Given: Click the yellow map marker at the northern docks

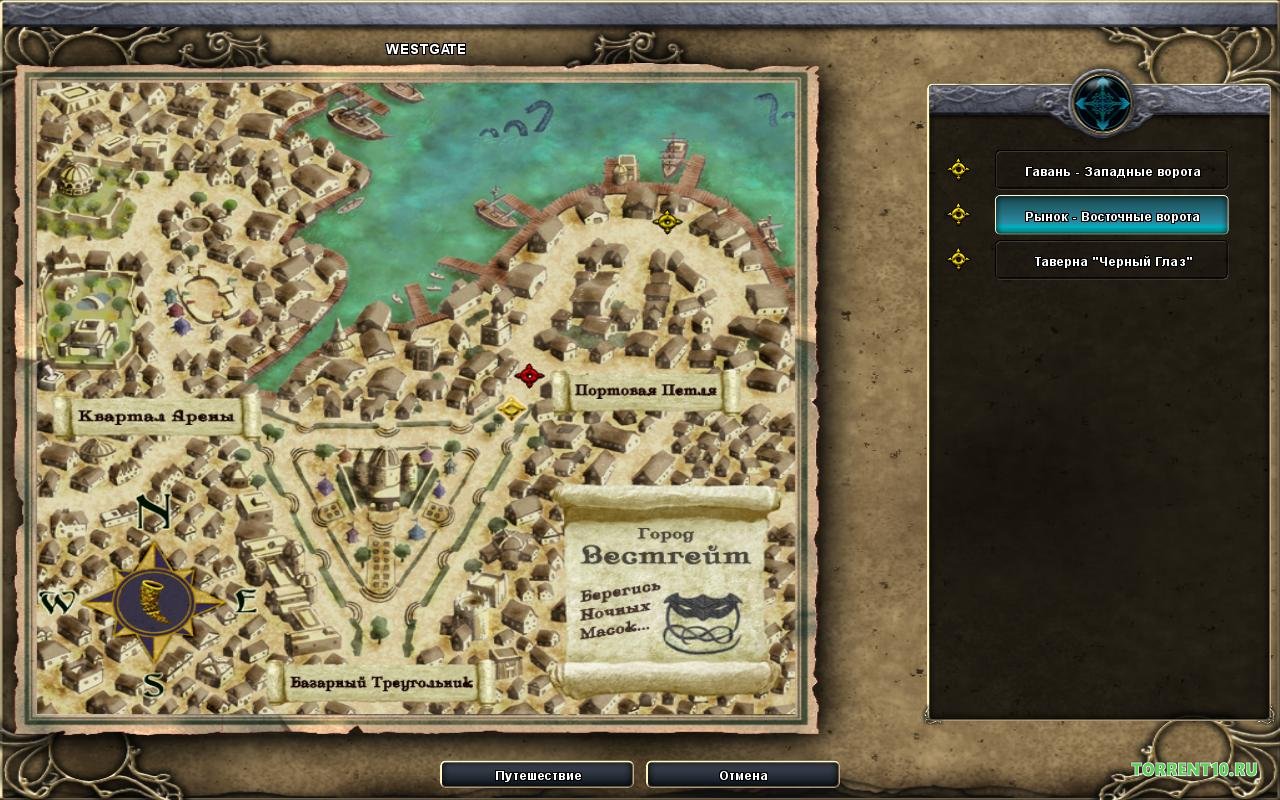Looking at the screenshot, I should point(667,221).
